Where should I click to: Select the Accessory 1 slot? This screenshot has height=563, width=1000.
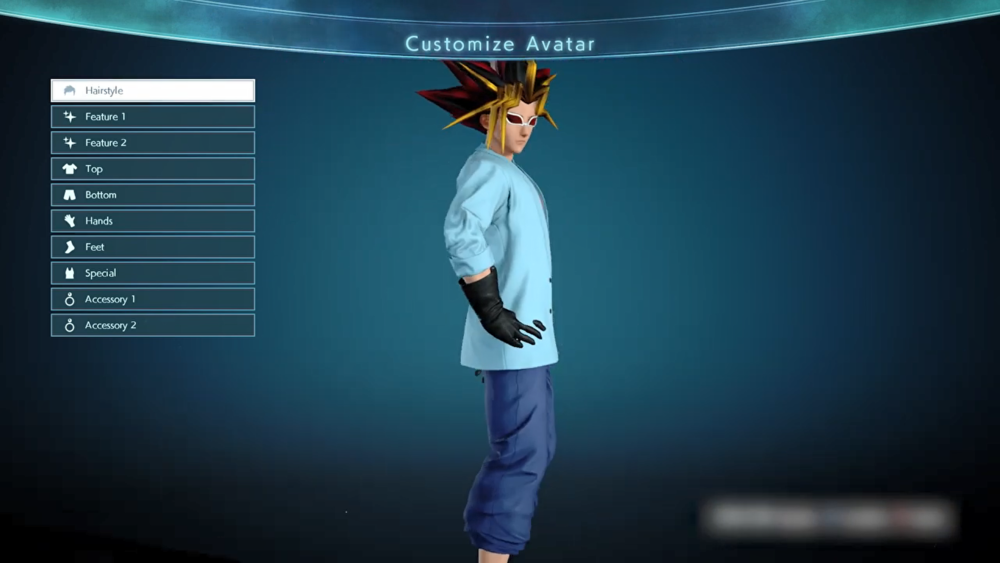(x=153, y=299)
